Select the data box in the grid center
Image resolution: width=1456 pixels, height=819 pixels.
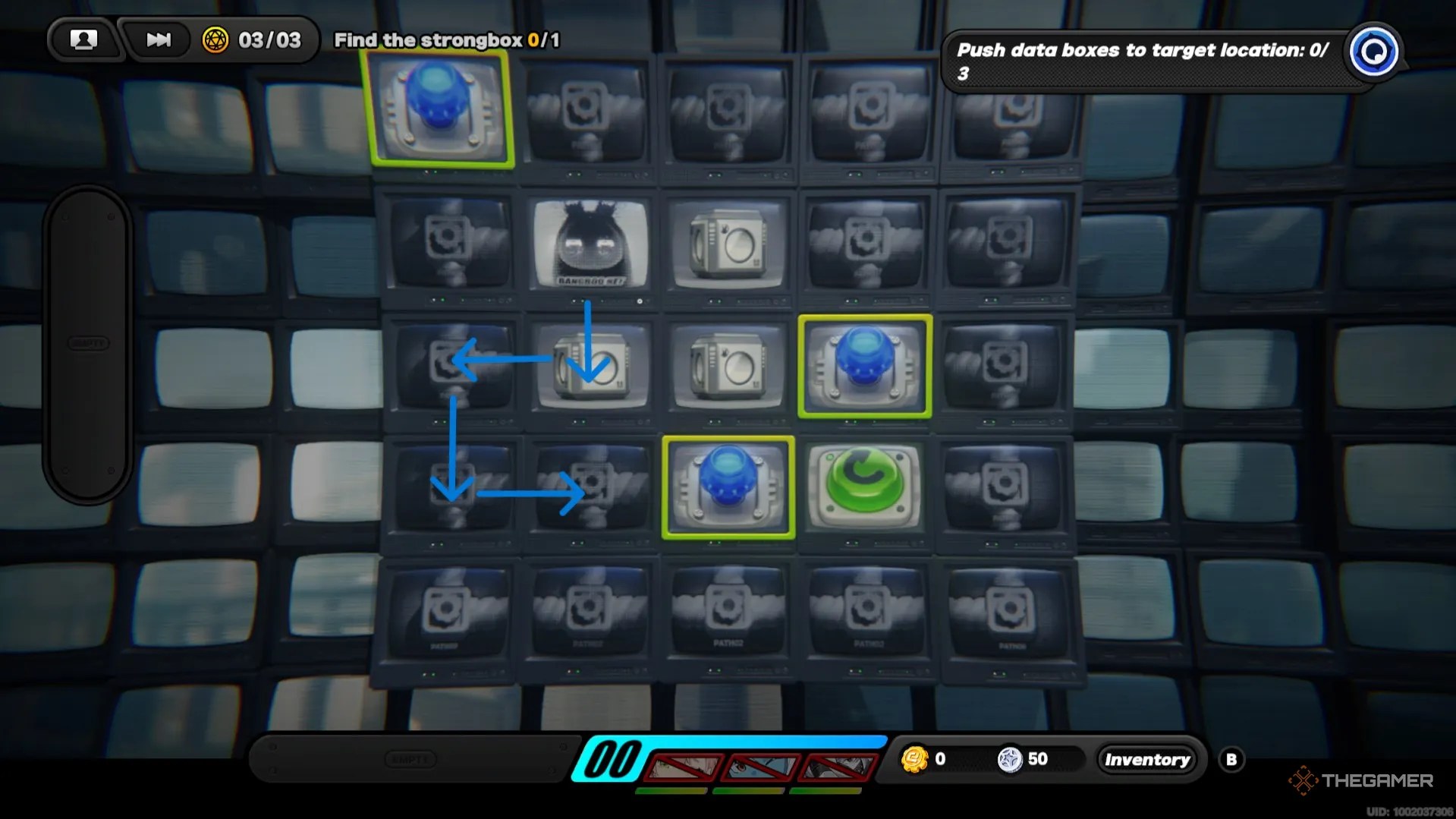coord(726,364)
